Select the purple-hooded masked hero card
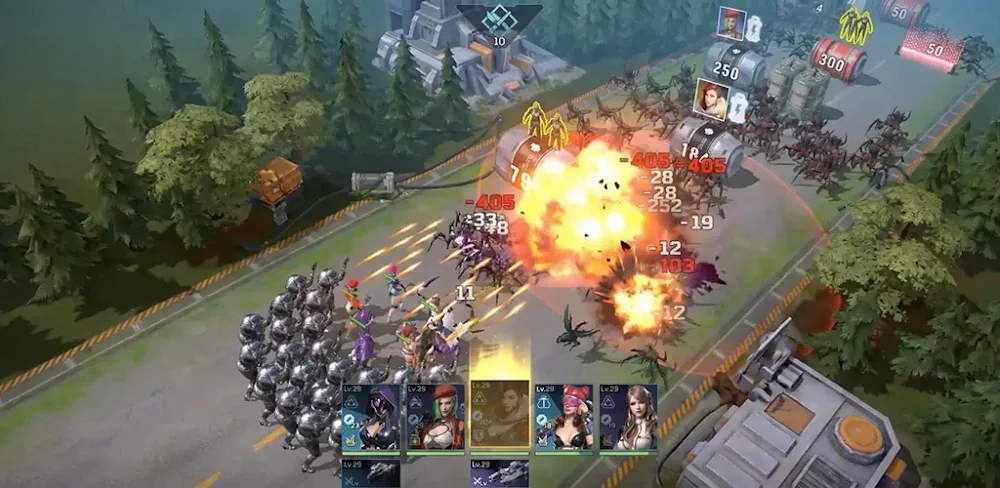 click(x=370, y=418)
